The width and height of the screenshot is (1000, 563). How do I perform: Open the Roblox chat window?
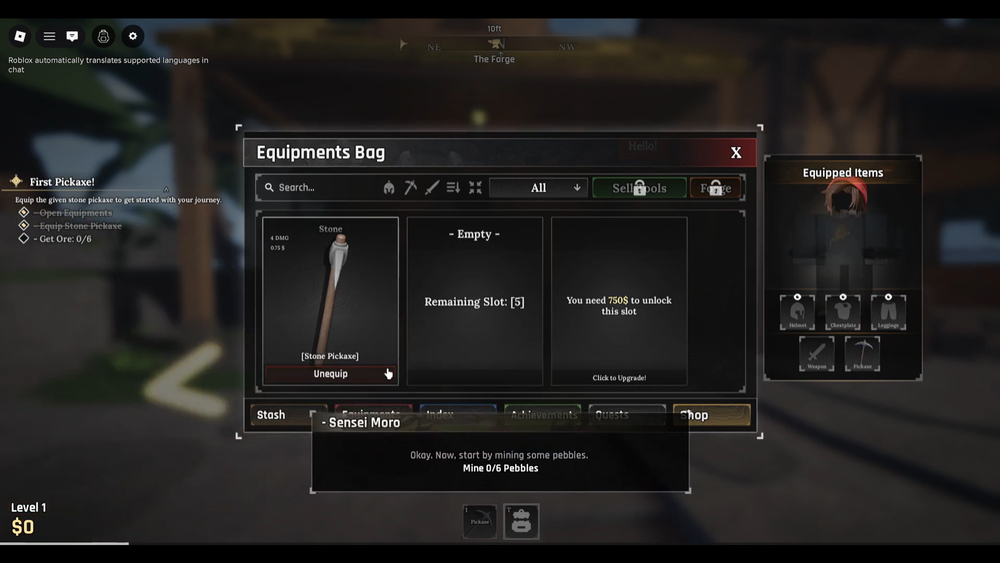click(72, 36)
